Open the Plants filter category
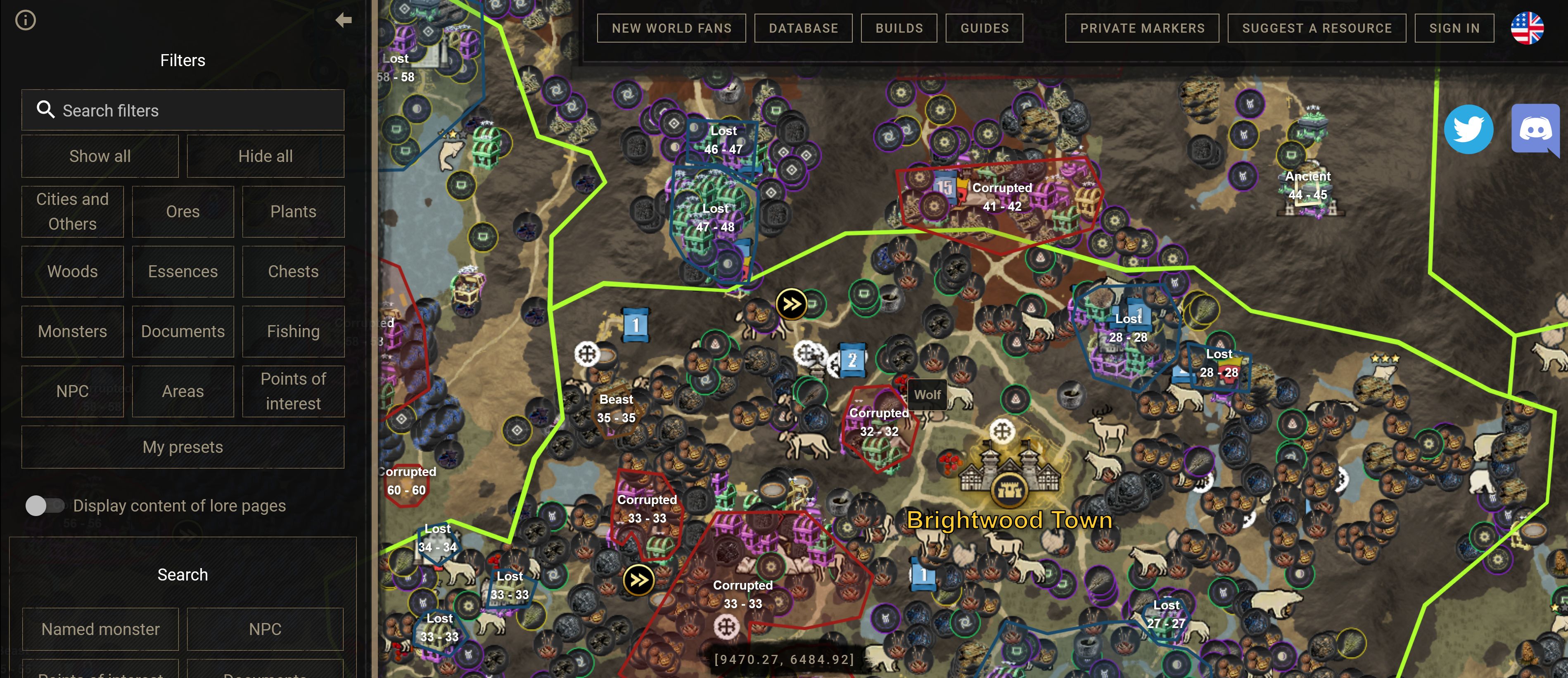 [293, 212]
